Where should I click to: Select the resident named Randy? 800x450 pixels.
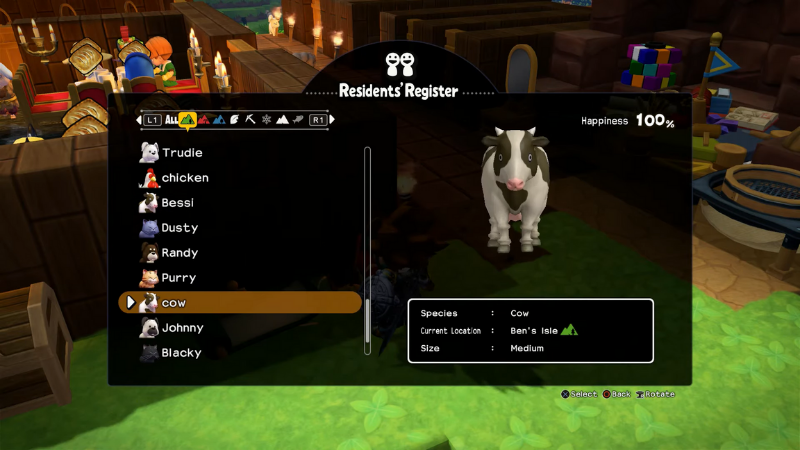click(x=180, y=253)
